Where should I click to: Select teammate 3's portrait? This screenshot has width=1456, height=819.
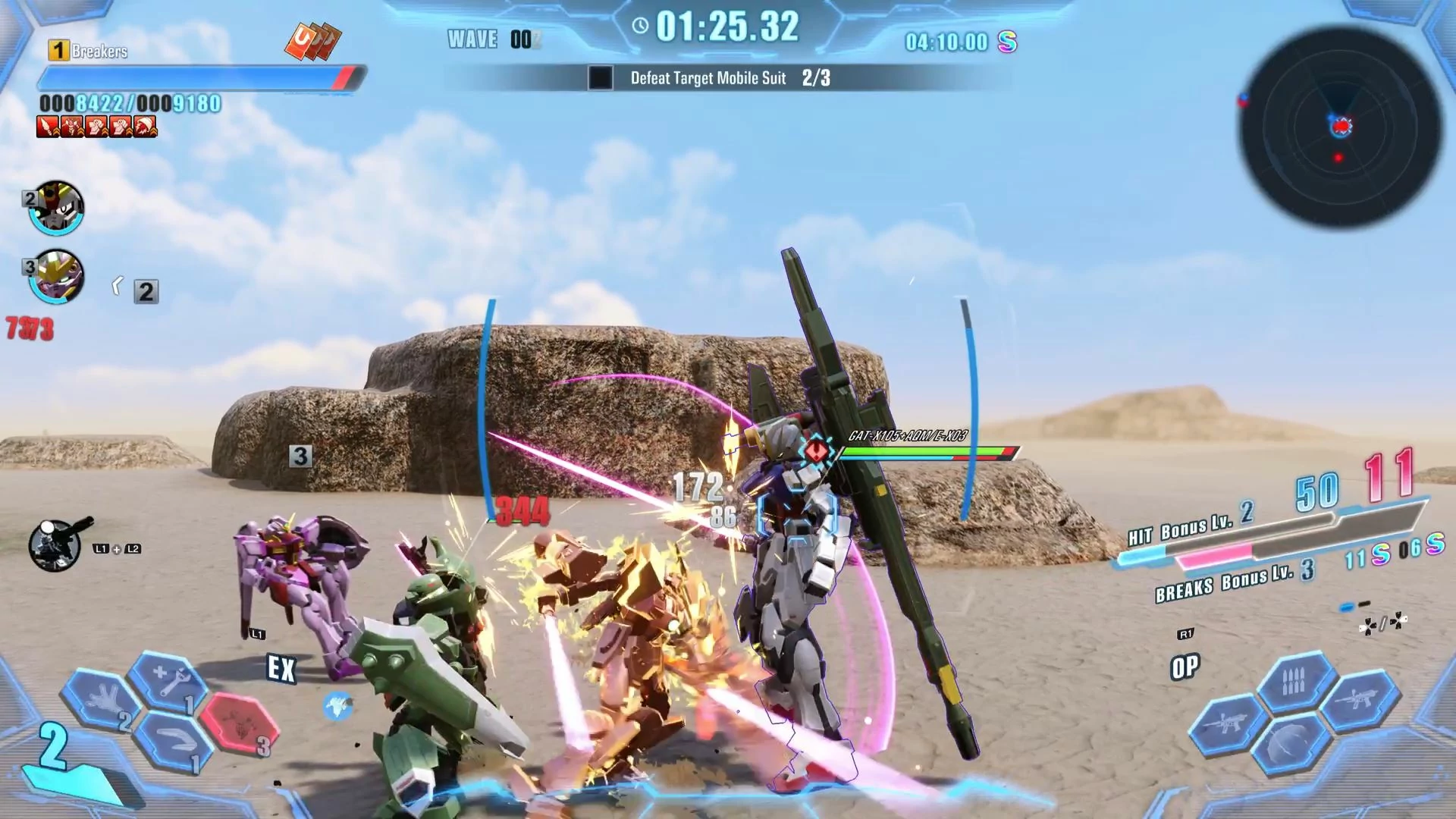click(x=58, y=277)
